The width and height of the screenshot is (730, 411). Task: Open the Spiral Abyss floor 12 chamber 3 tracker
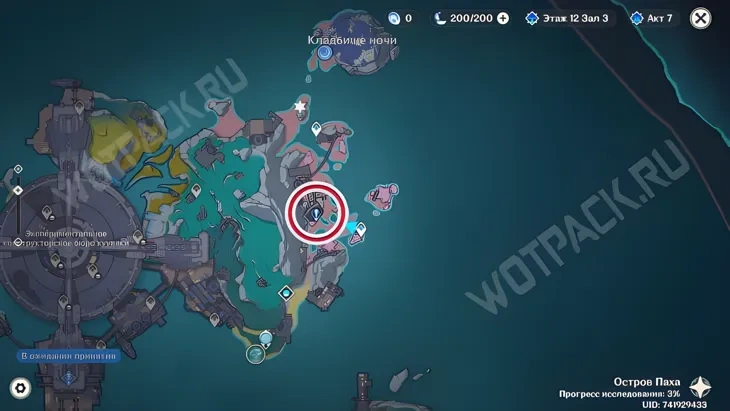pyautogui.click(x=567, y=18)
